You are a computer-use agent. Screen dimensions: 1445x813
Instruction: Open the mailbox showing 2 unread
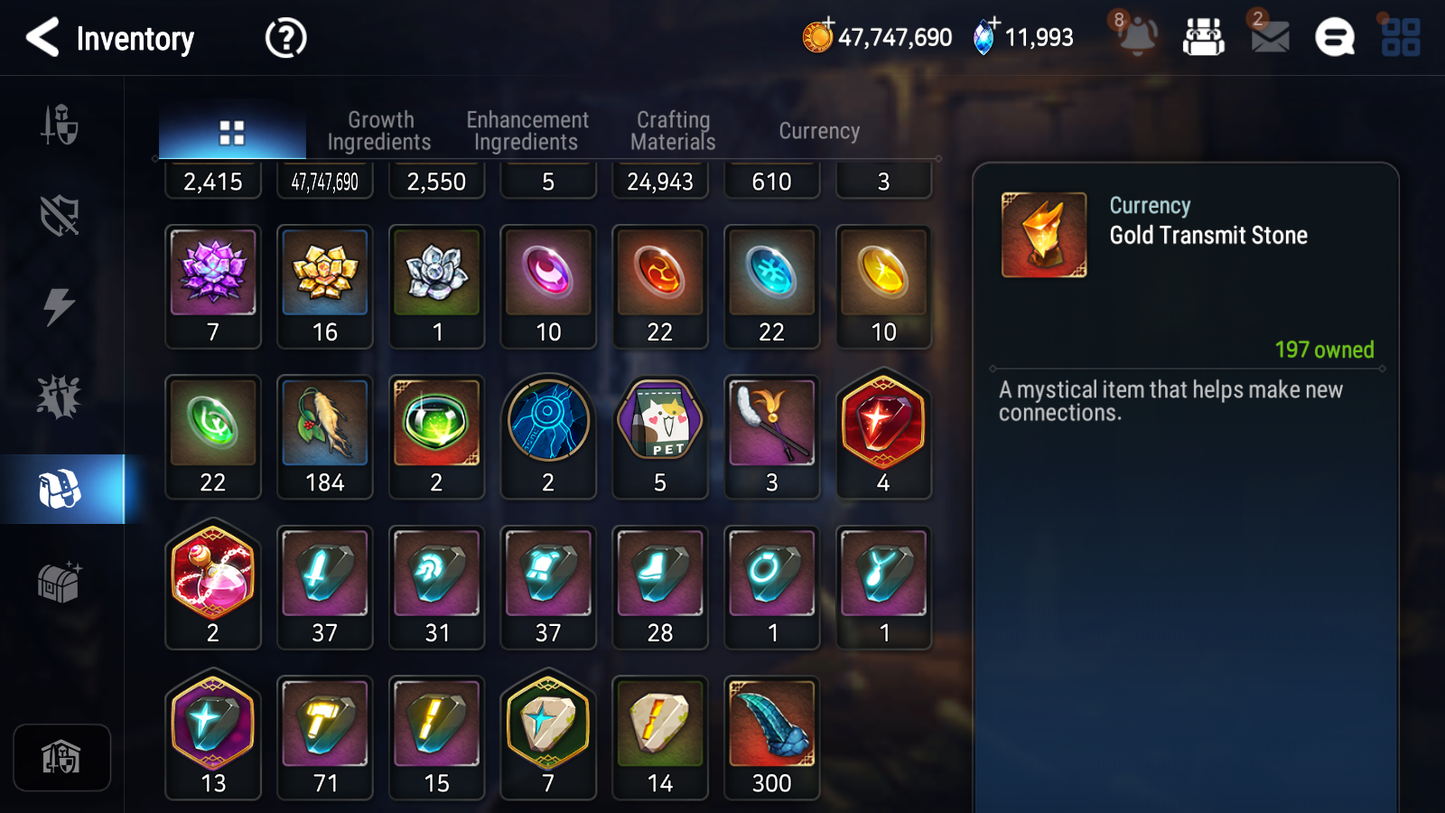[1268, 38]
